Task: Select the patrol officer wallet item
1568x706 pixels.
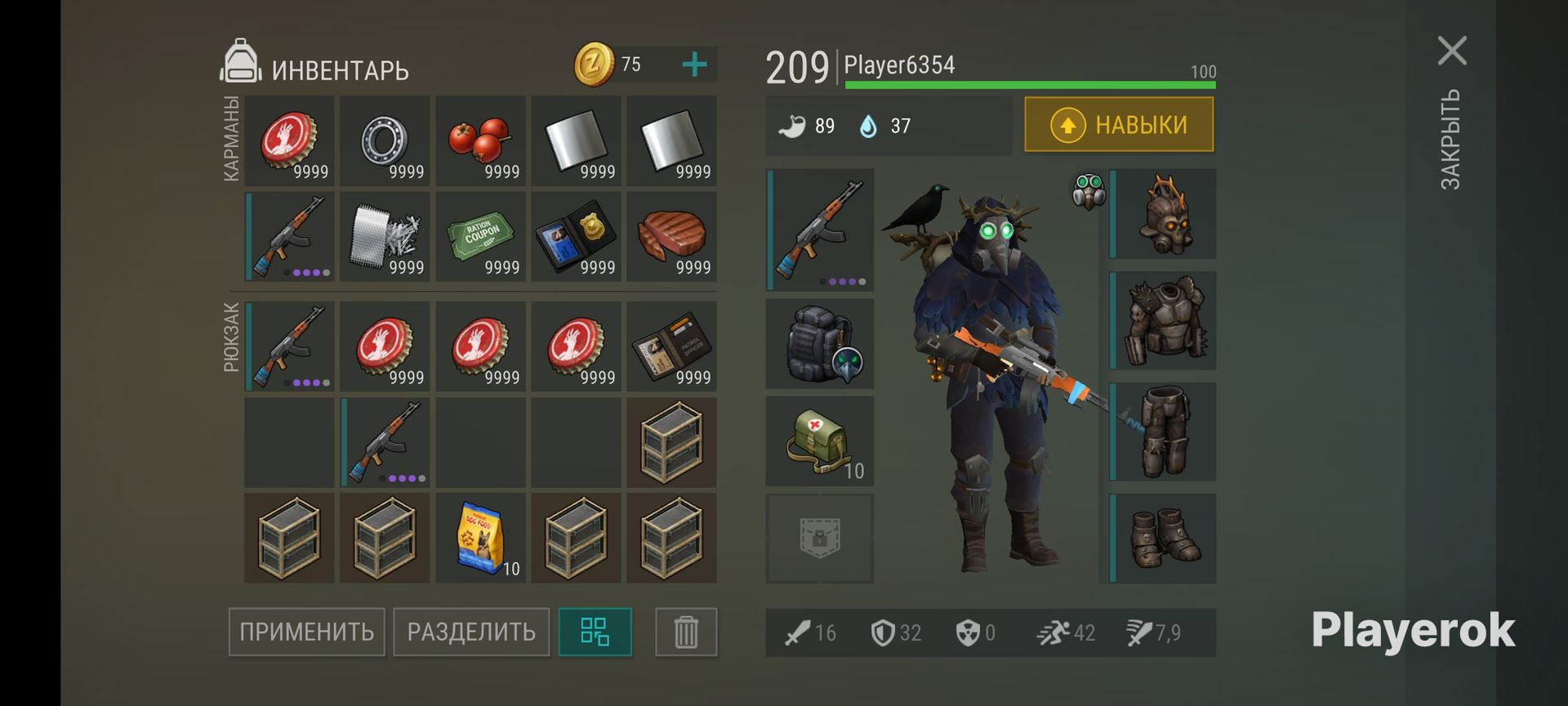Action: tap(671, 346)
